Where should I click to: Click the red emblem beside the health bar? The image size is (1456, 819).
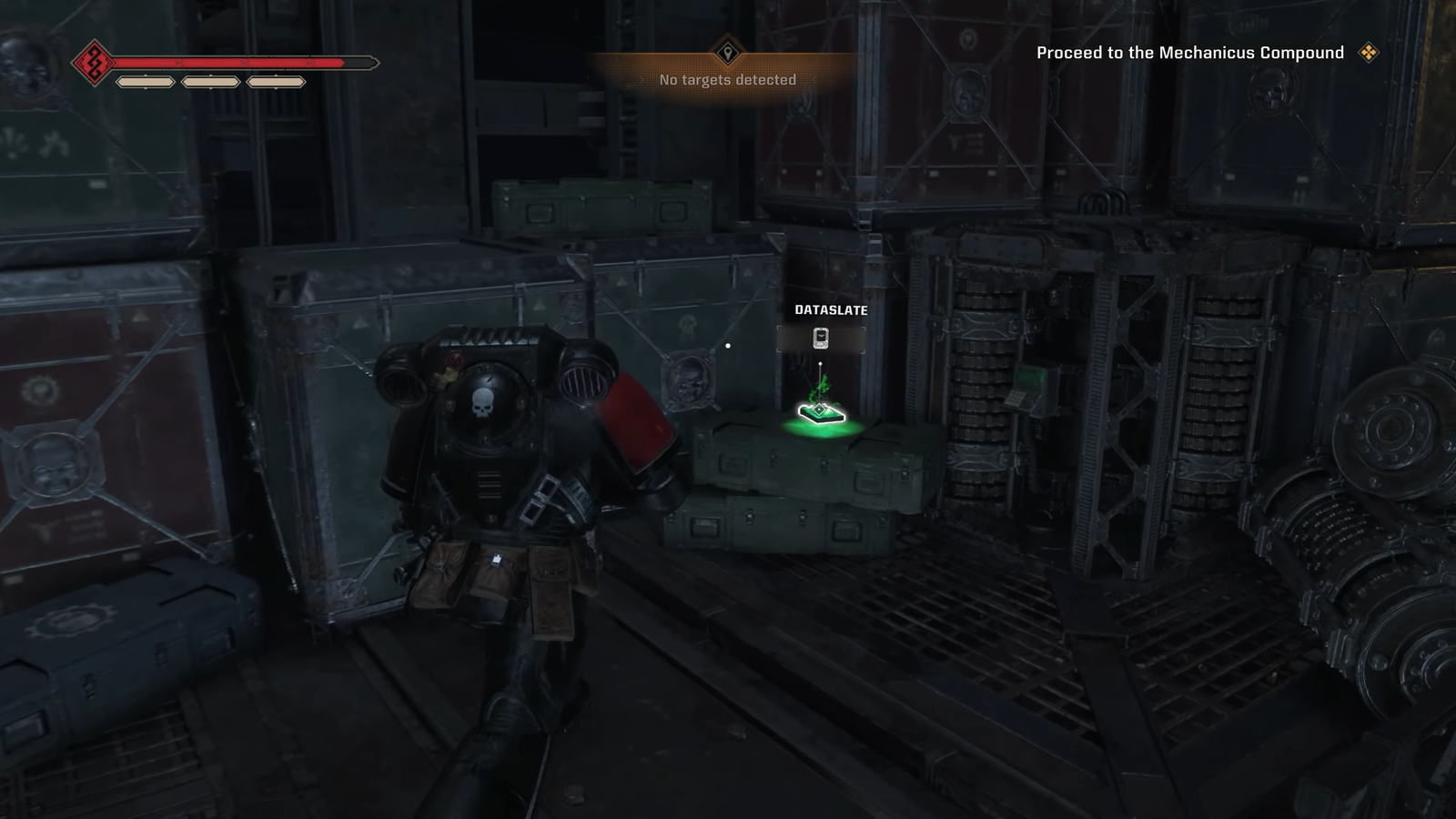92,63
